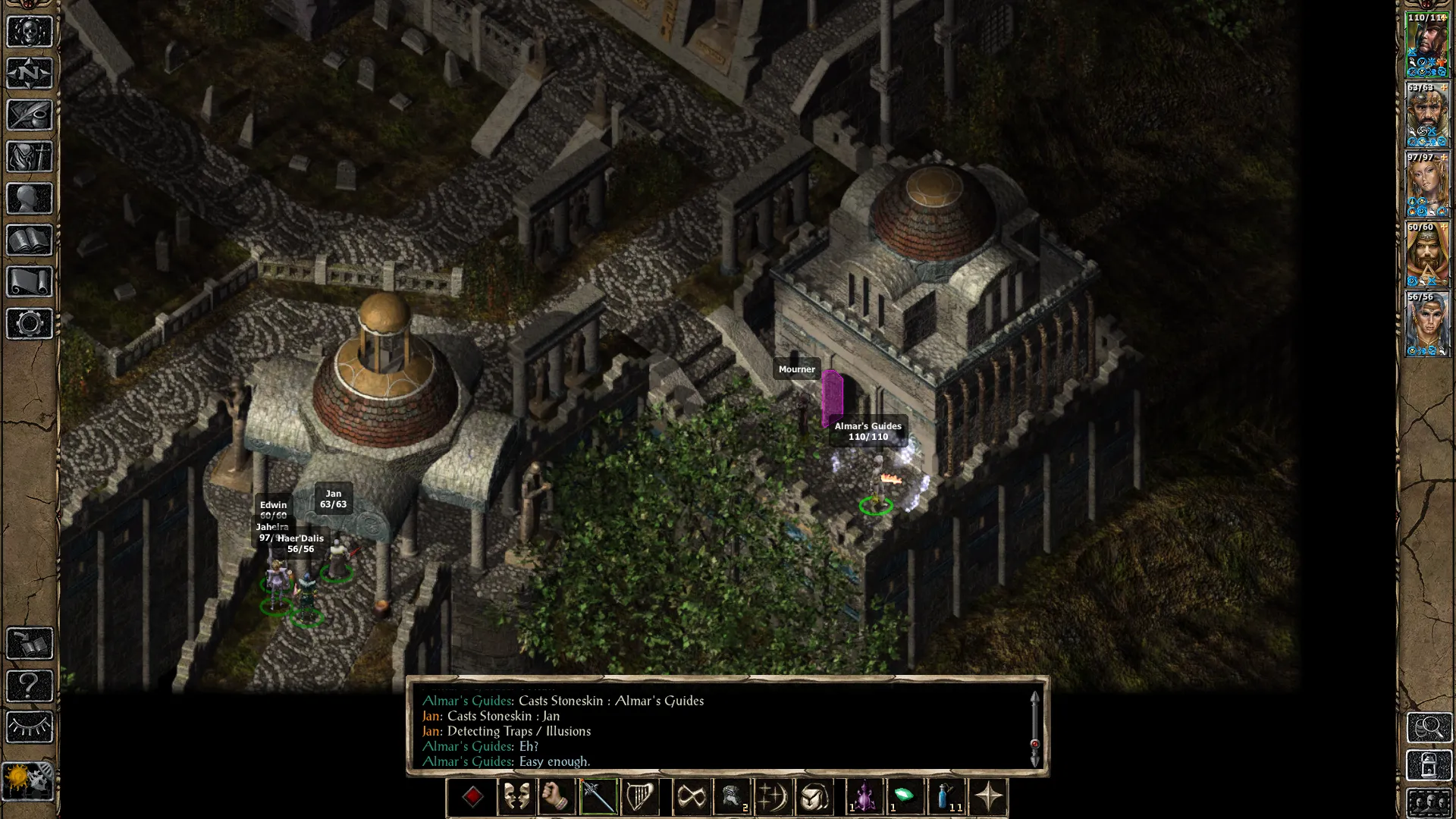Open the journal quill button
Viewport: 1456px width, 819px height.
(x=30, y=115)
